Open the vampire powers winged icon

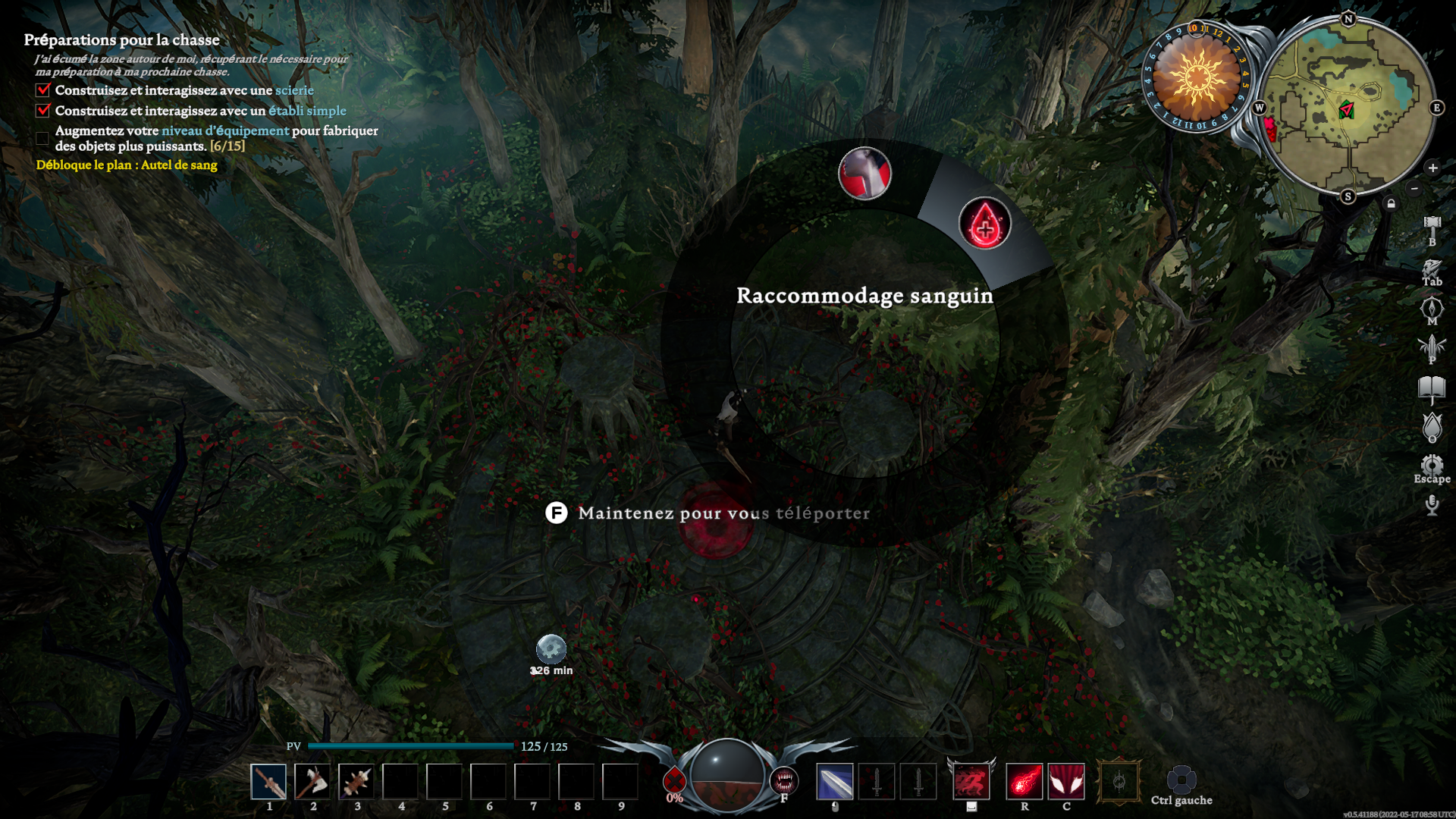(x=1432, y=347)
